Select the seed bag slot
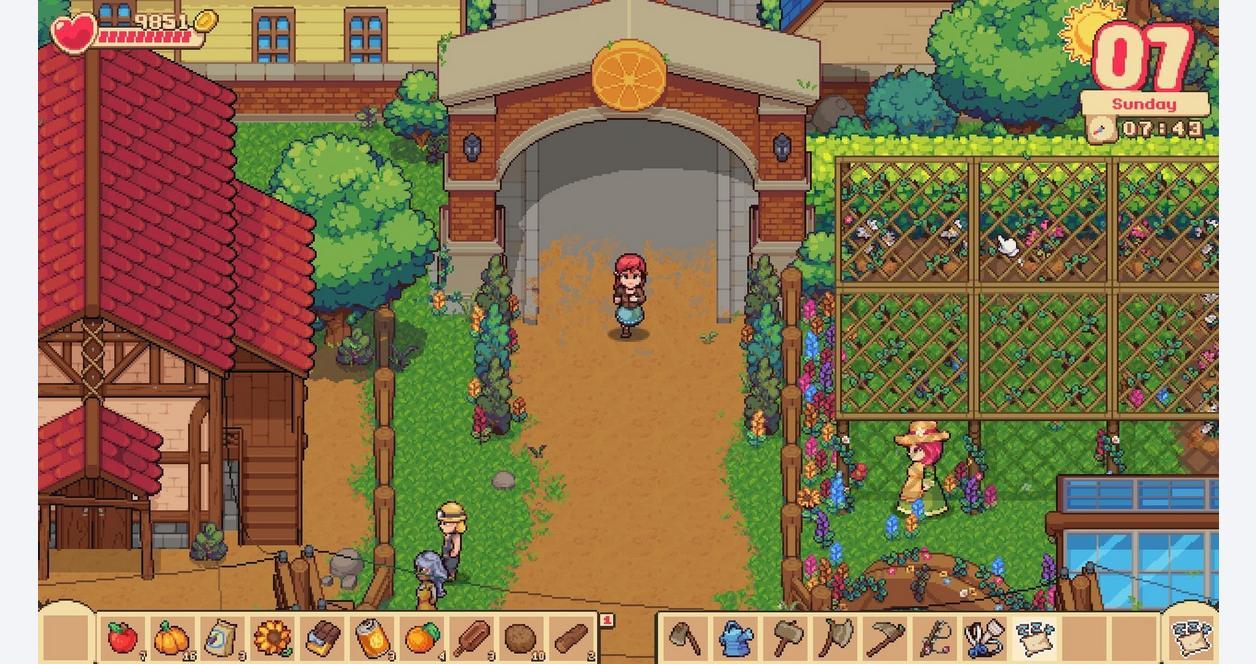This screenshot has height=664, width=1256. coord(221,637)
